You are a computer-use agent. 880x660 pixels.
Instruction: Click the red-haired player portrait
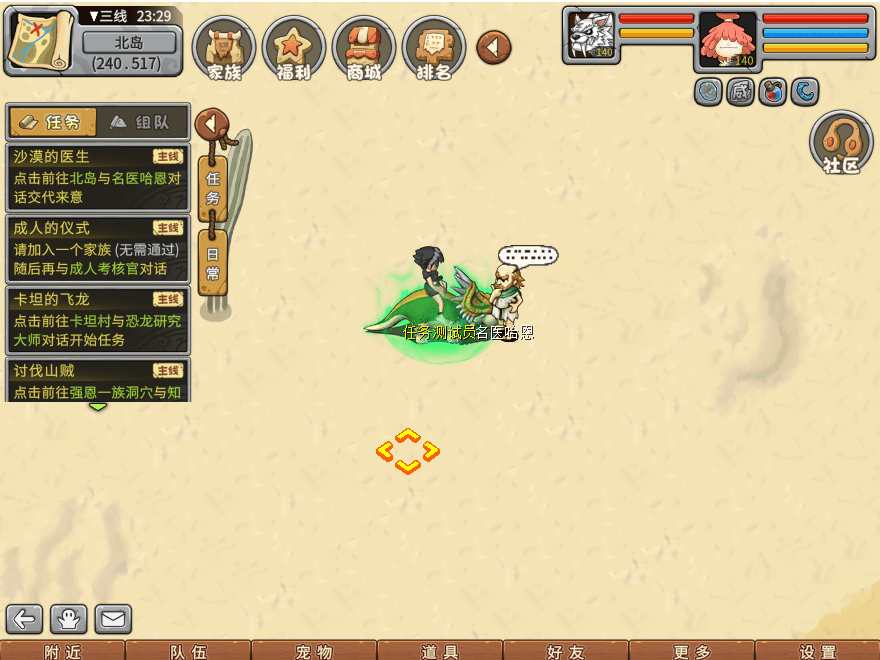pos(728,39)
